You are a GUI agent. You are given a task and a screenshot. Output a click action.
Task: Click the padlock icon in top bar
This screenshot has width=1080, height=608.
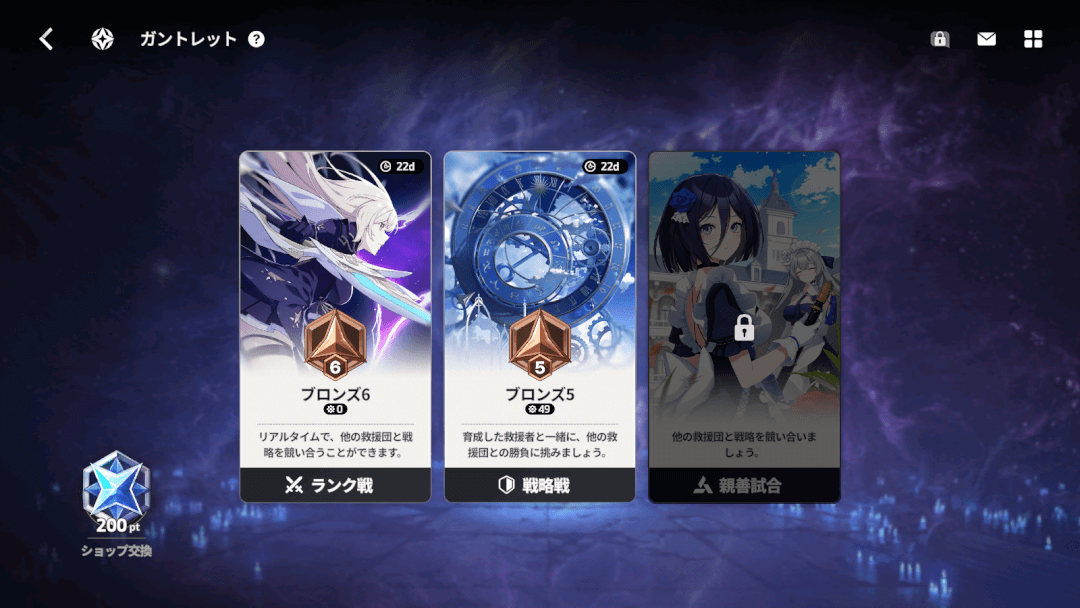point(939,39)
